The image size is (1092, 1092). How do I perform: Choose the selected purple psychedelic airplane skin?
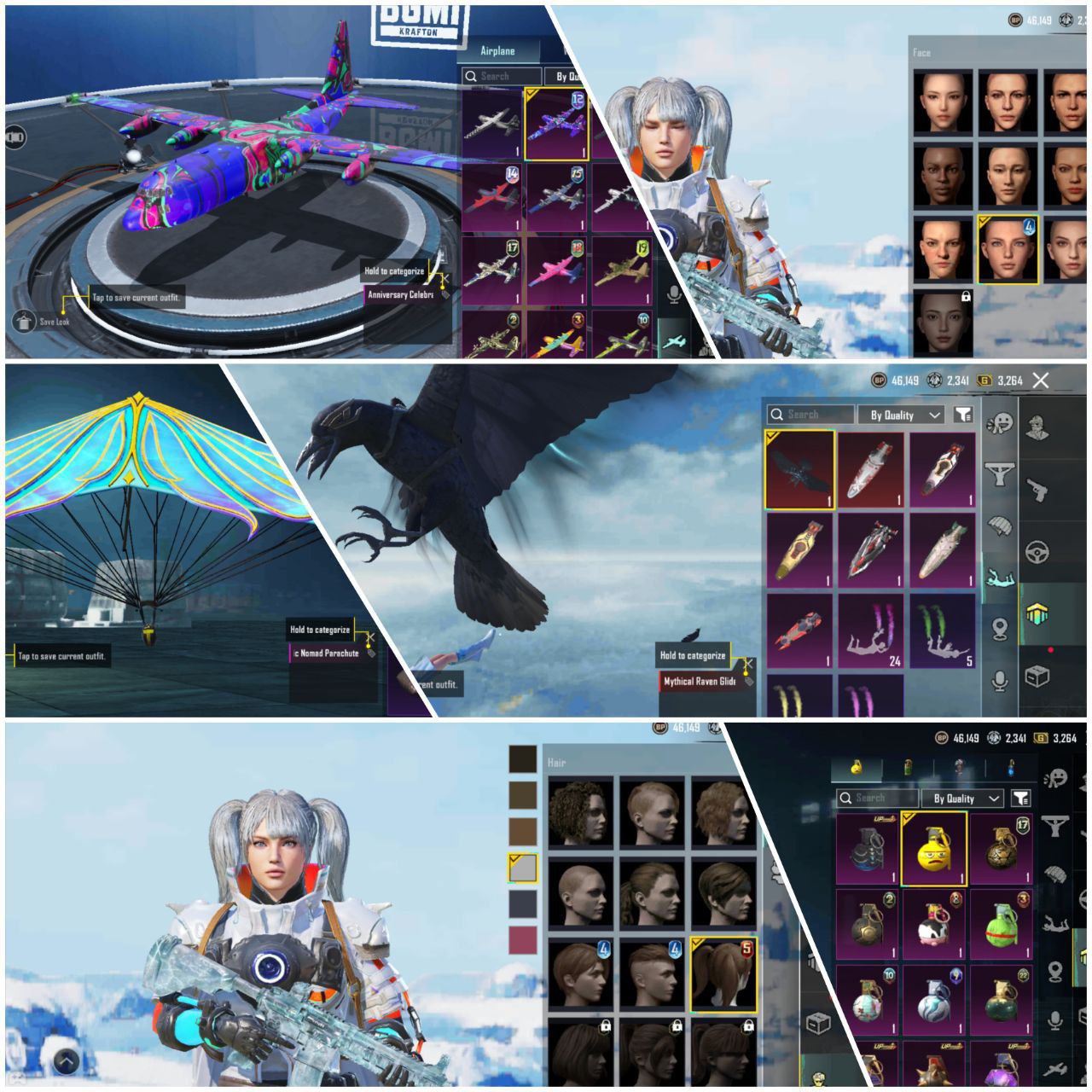(x=558, y=125)
